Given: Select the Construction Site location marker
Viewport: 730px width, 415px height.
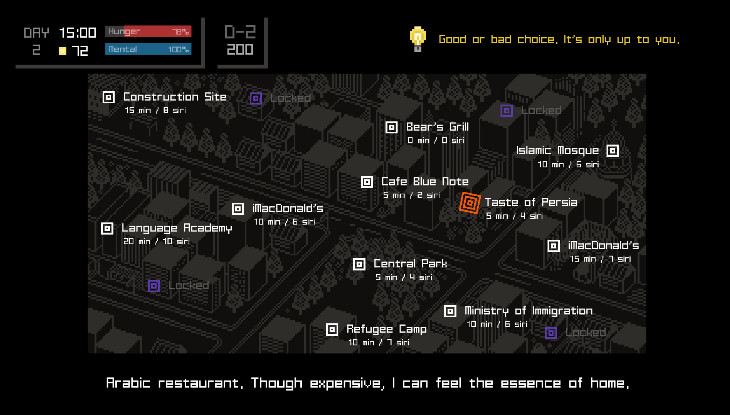Looking at the screenshot, I should click(x=109, y=97).
